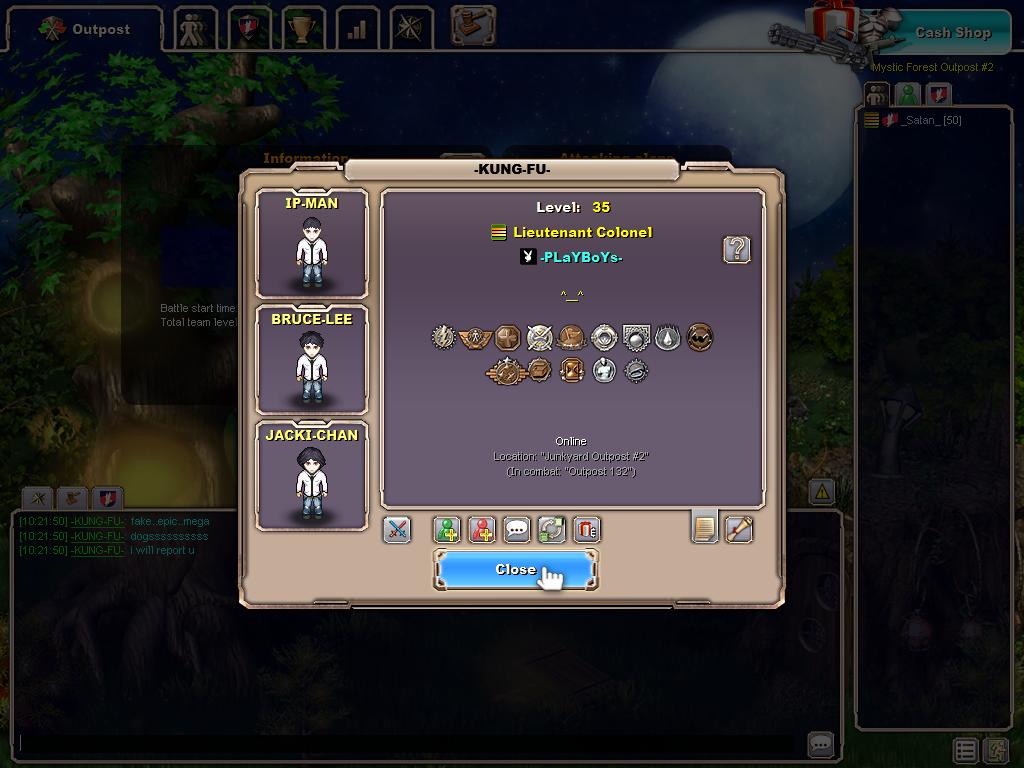The height and width of the screenshot is (768, 1024).
Task: Close the -KUNG-FU- profile window
Action: pos(515,569)
